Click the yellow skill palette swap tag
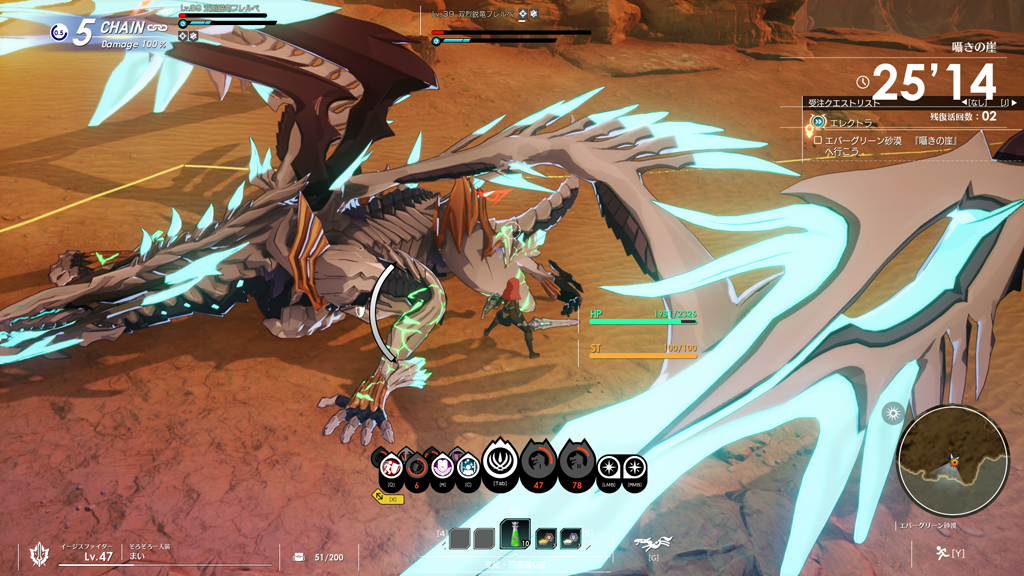The width and height of the screenshot is (1024, 576). (x=389, y=497)
